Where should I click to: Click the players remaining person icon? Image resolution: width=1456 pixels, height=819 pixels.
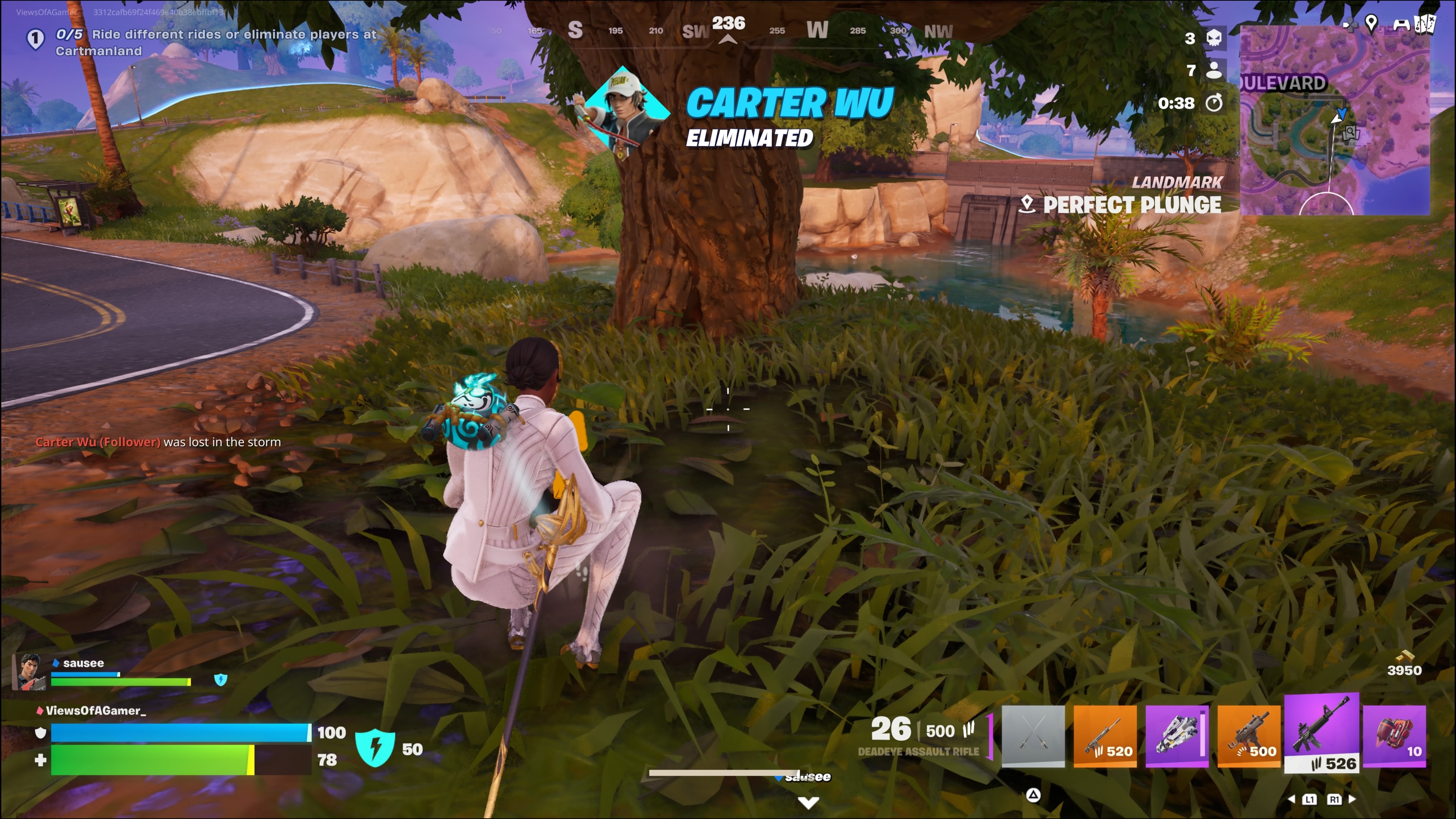pyautogui.click(x=1213, y=70)
